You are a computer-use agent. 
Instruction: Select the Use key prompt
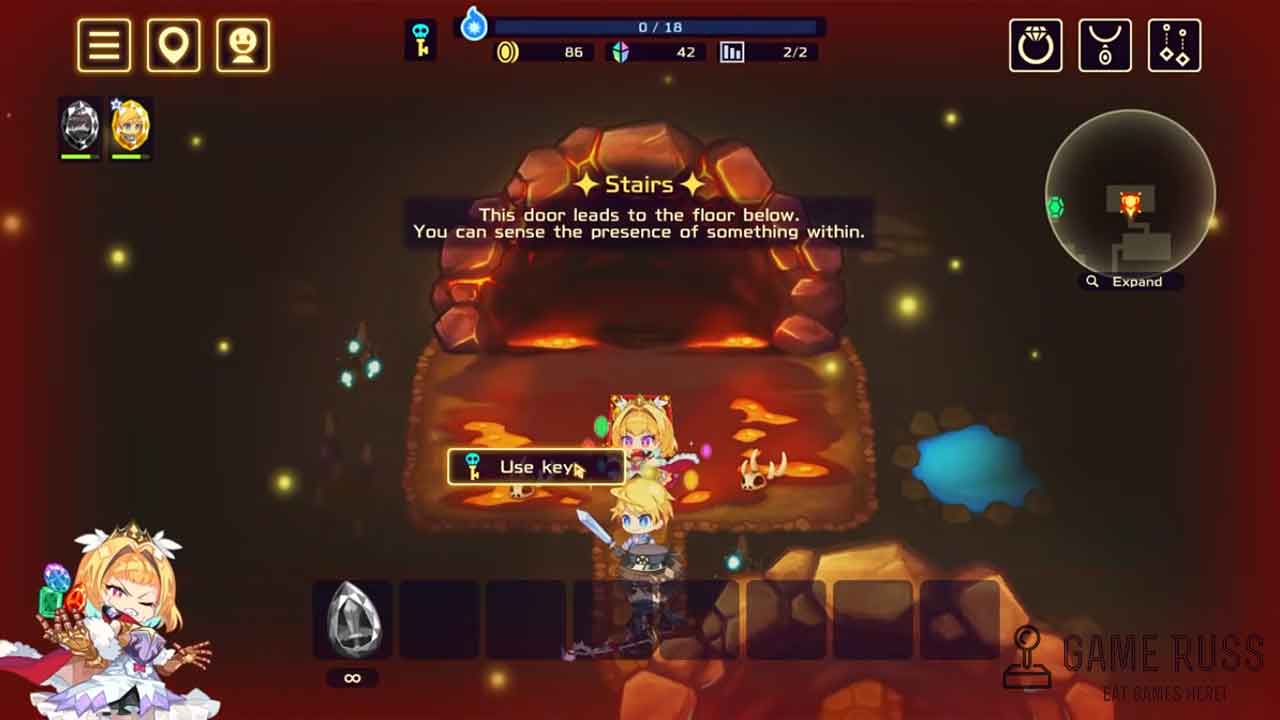tap(536, 467)
